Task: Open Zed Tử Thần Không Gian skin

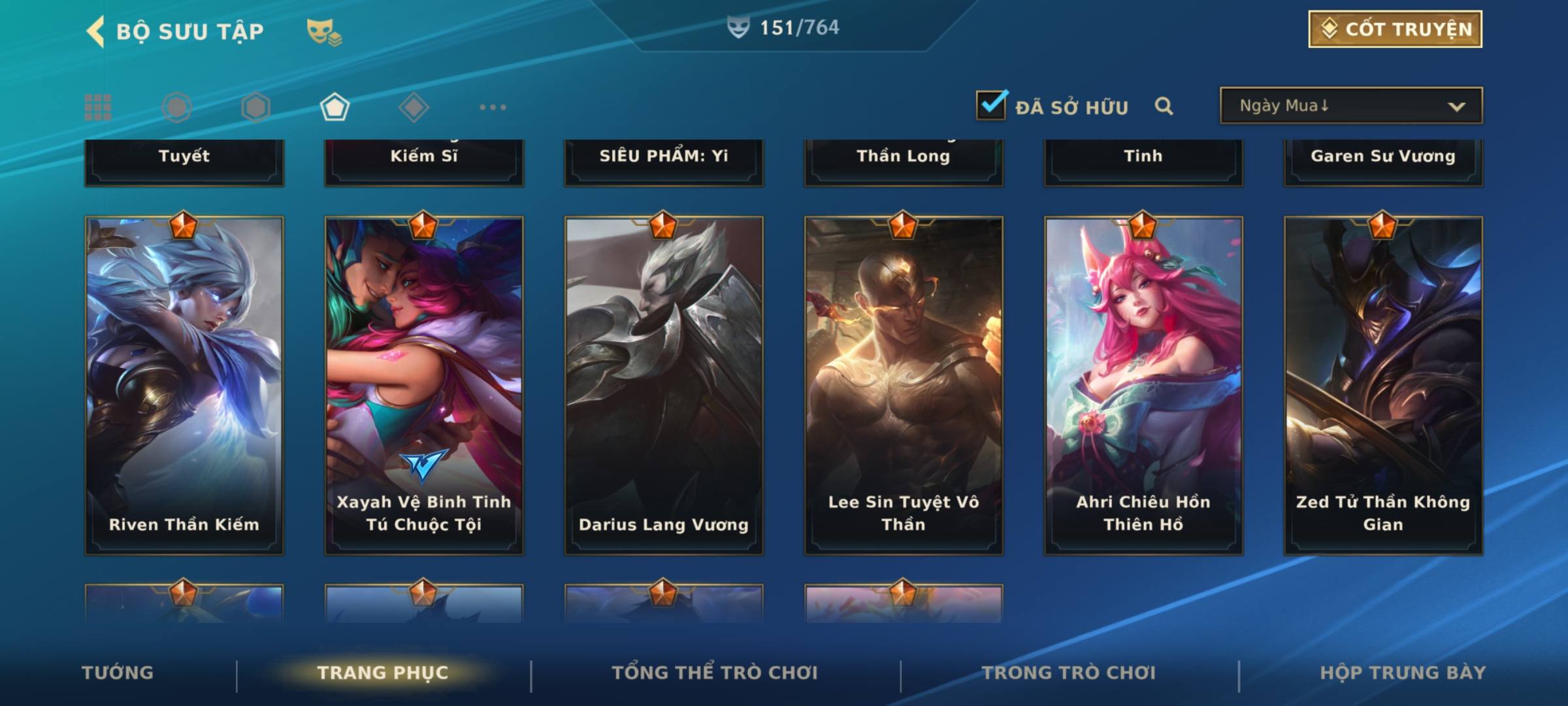Action: coord(1383,386)
